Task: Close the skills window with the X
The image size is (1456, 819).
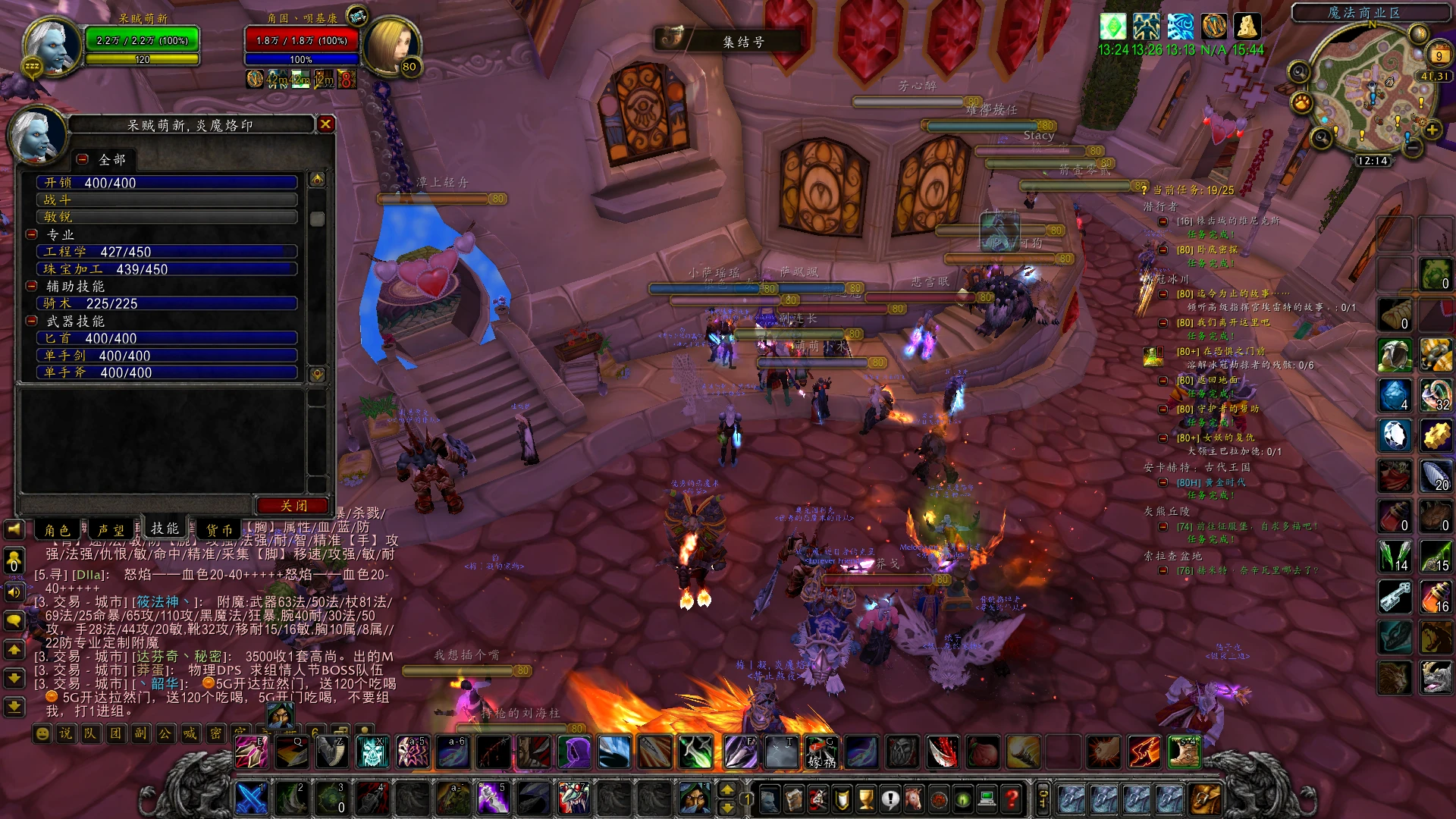Action: 325,124
